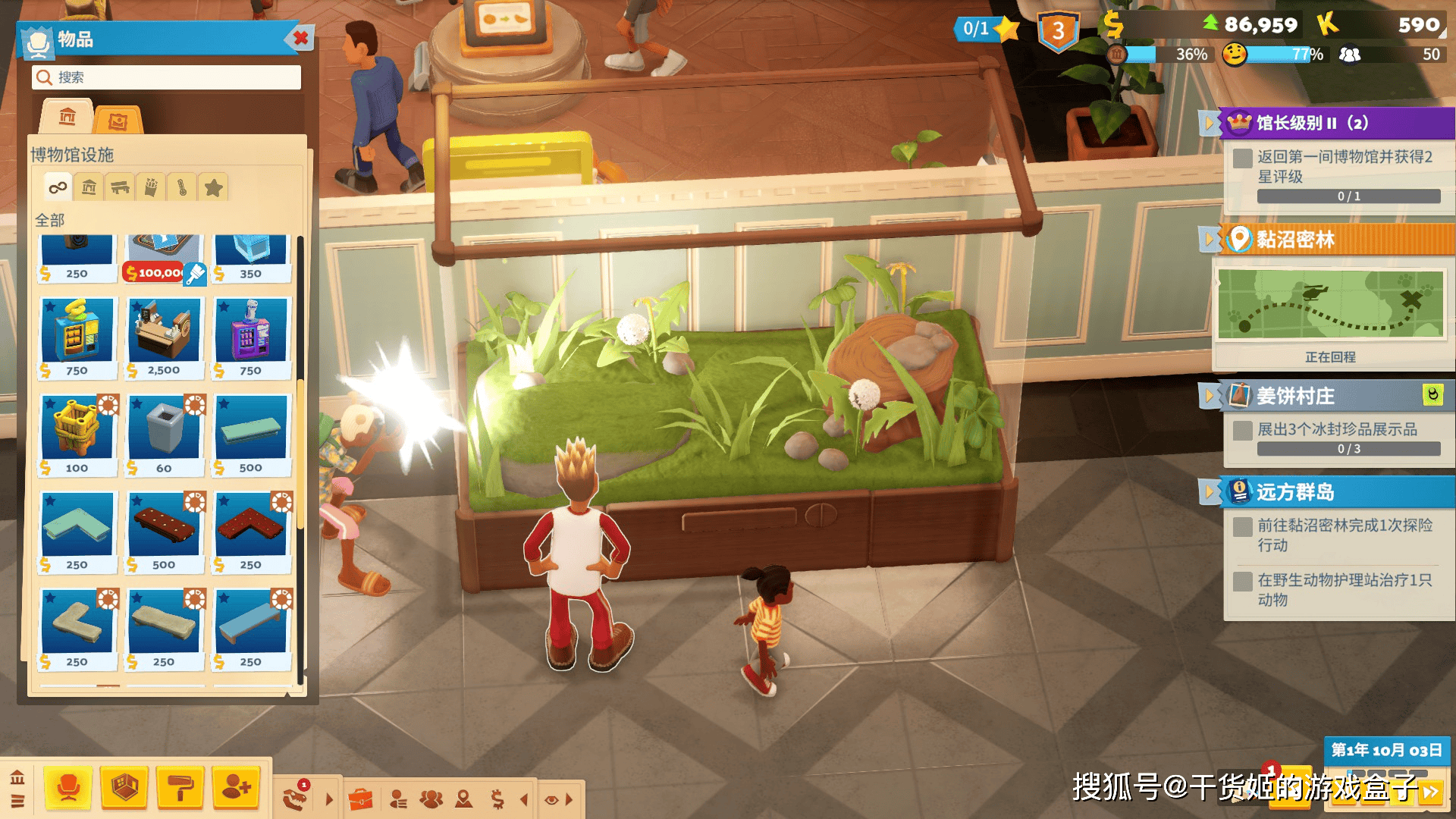Click inside the 搜索 search field
This screenshot has width=1456, height=819.
165,77
